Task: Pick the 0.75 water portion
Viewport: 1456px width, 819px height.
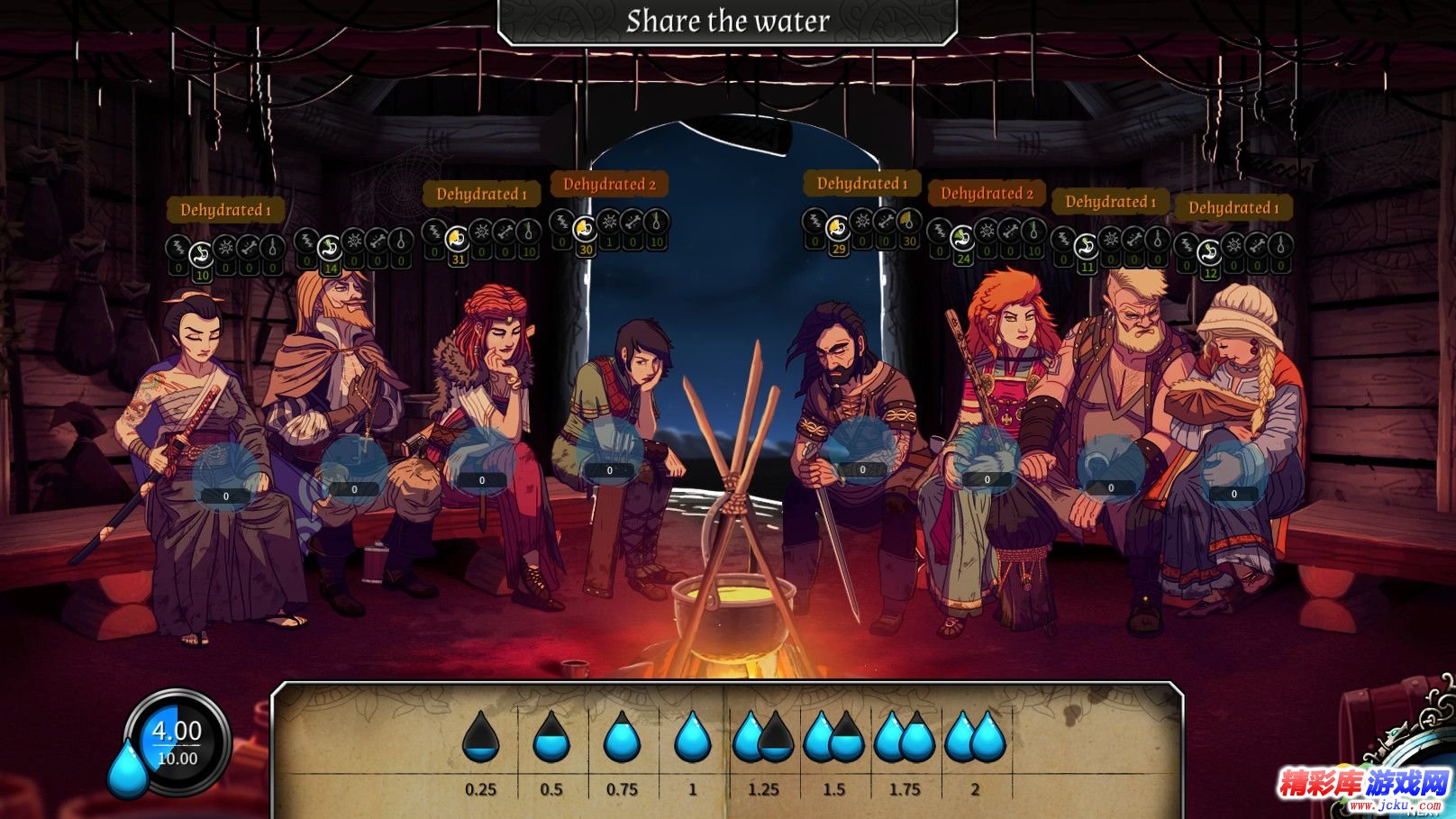Action: [622, 737]
